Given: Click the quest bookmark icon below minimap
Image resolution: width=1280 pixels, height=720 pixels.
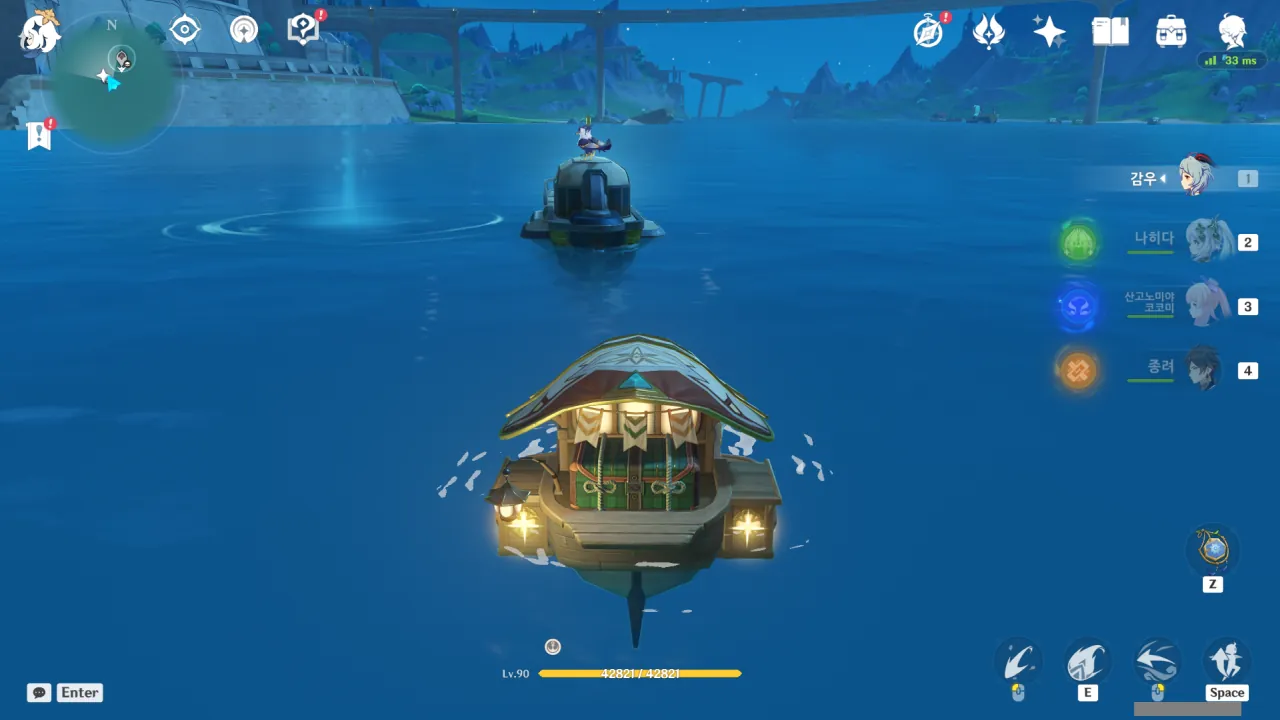Looking at the screenshot, I should click(x=39, y=135).
